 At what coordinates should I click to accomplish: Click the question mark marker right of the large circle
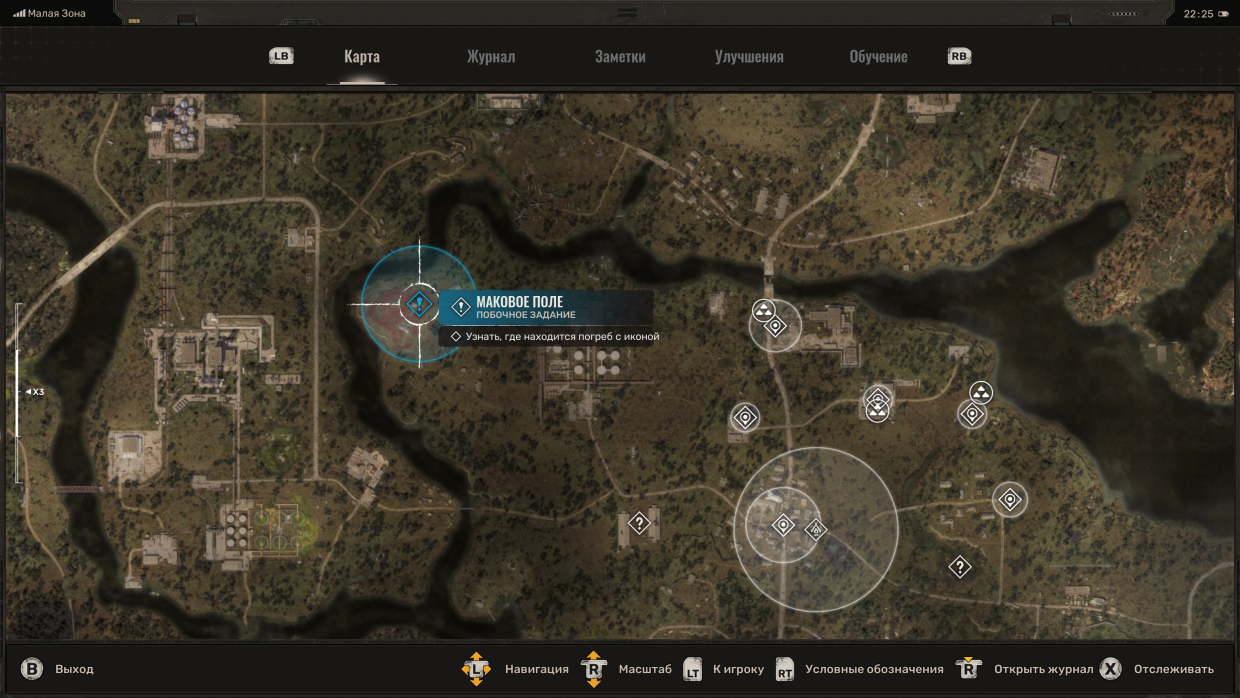coord(959,567)
